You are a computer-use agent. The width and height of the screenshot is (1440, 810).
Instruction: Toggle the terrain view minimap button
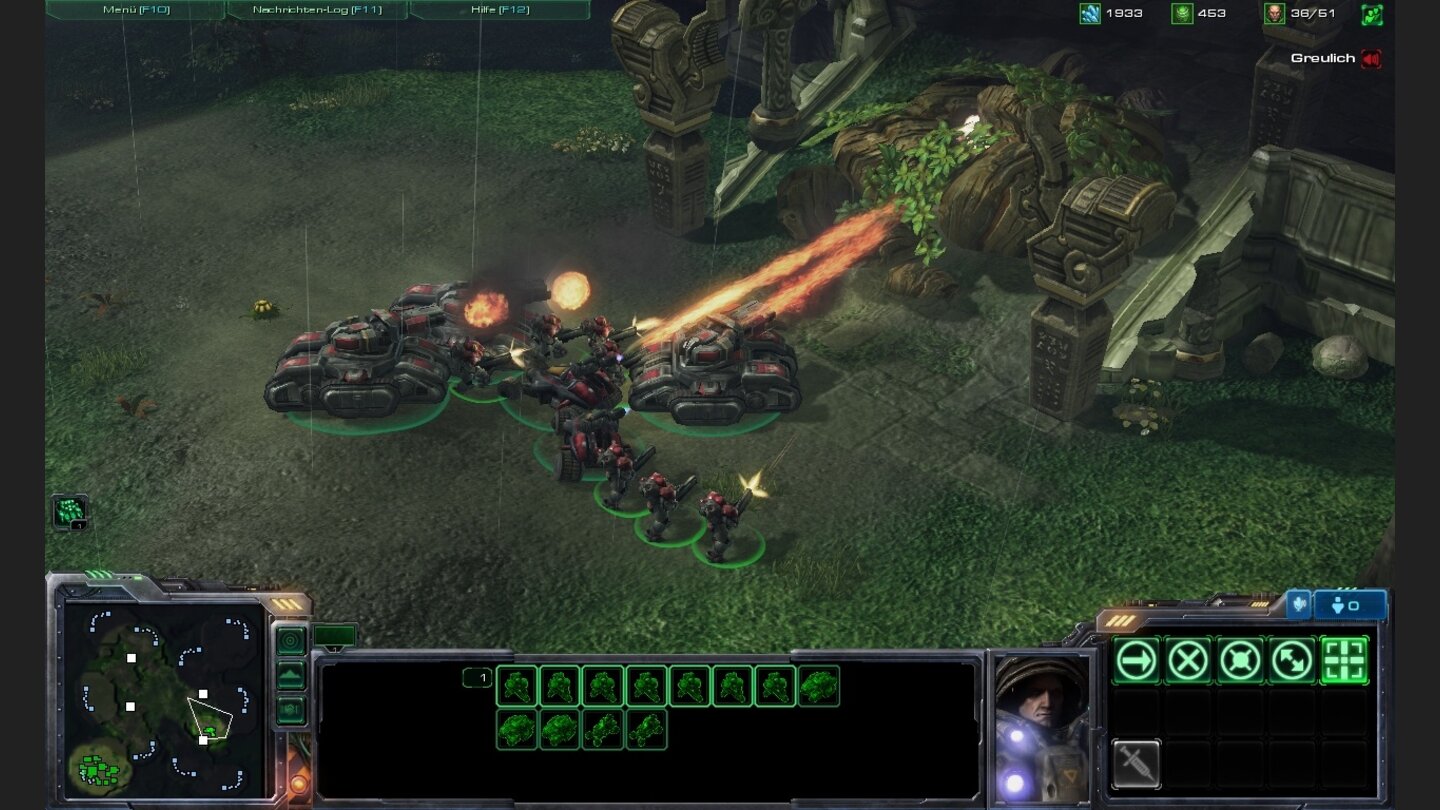(x=290, y=674)
